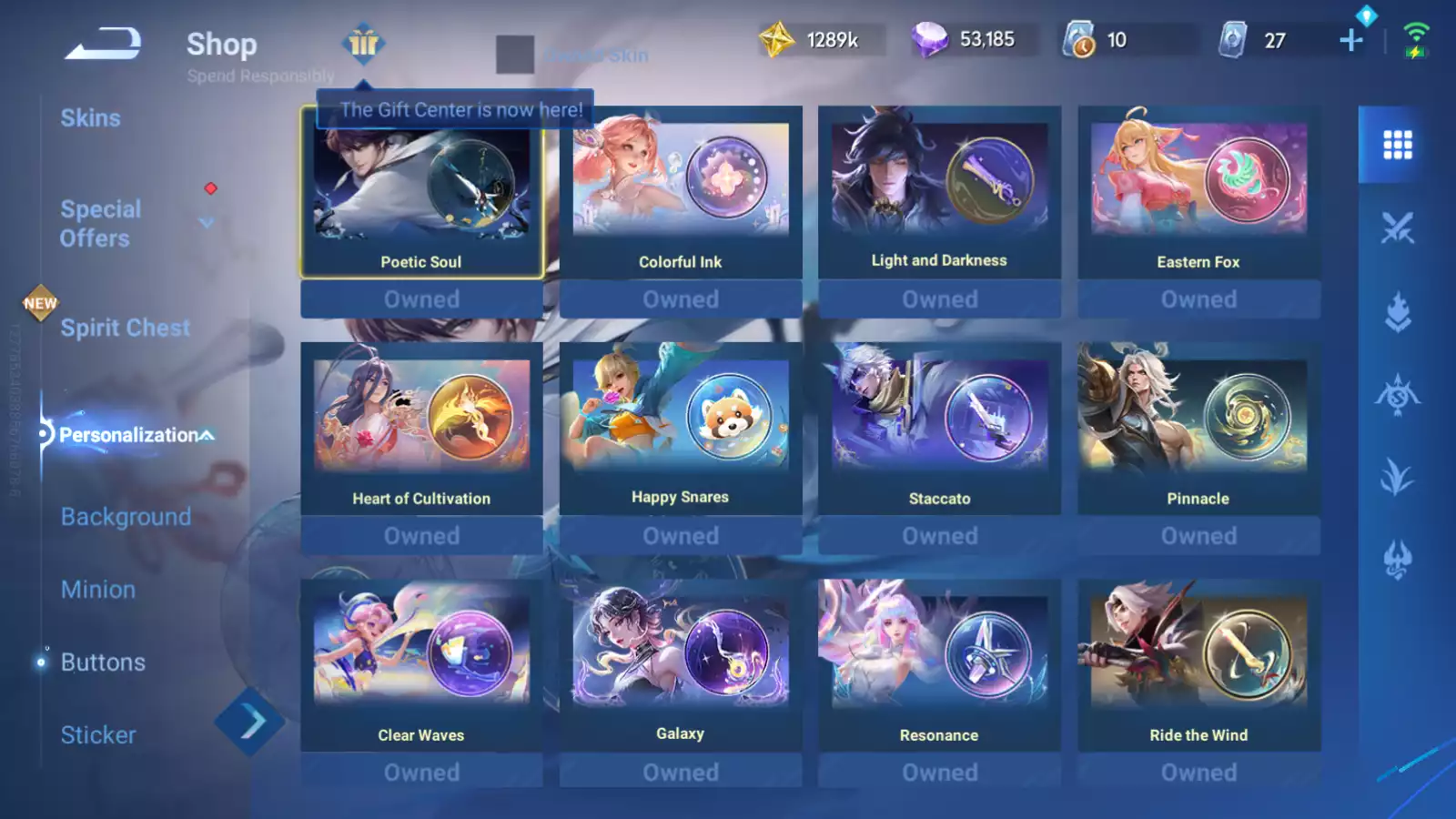The image size is (1456, 819).
Task: Collapse the Personalization section chevron
Action: pyautogui.click(x=207, y=434)
